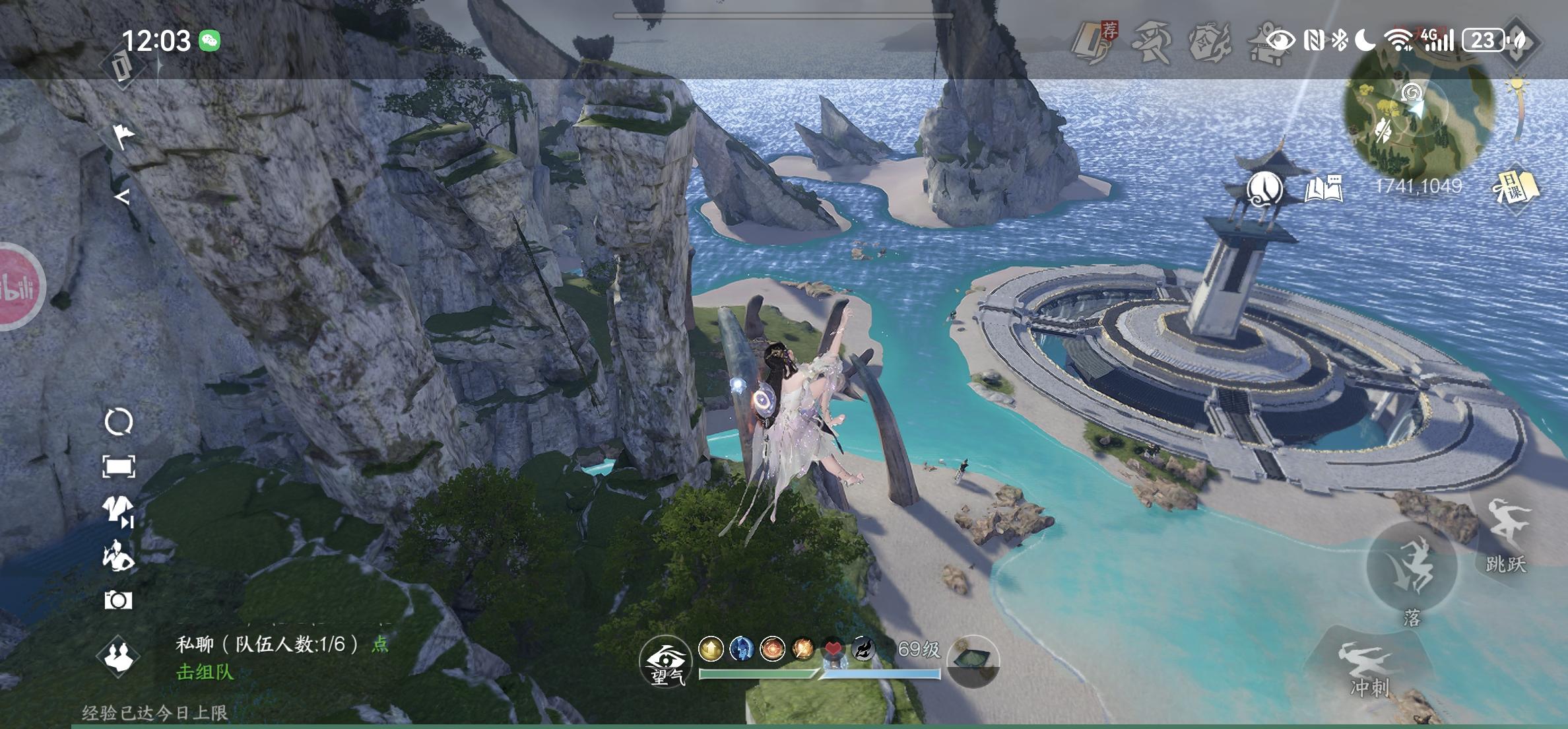Toggle the fullscreen frame icon
Image resolution: width=1568 pixels, height=729 pixels.
pos(119,467)
